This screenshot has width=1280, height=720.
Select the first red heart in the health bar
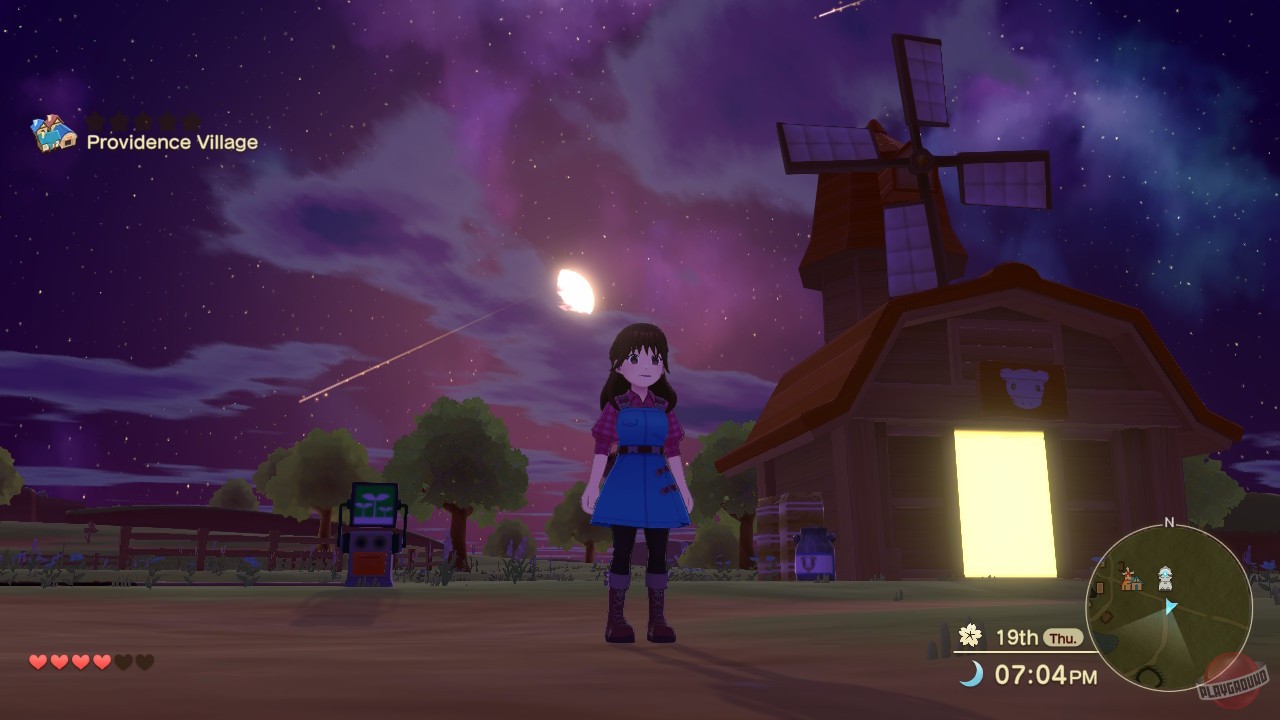[36, 661]
